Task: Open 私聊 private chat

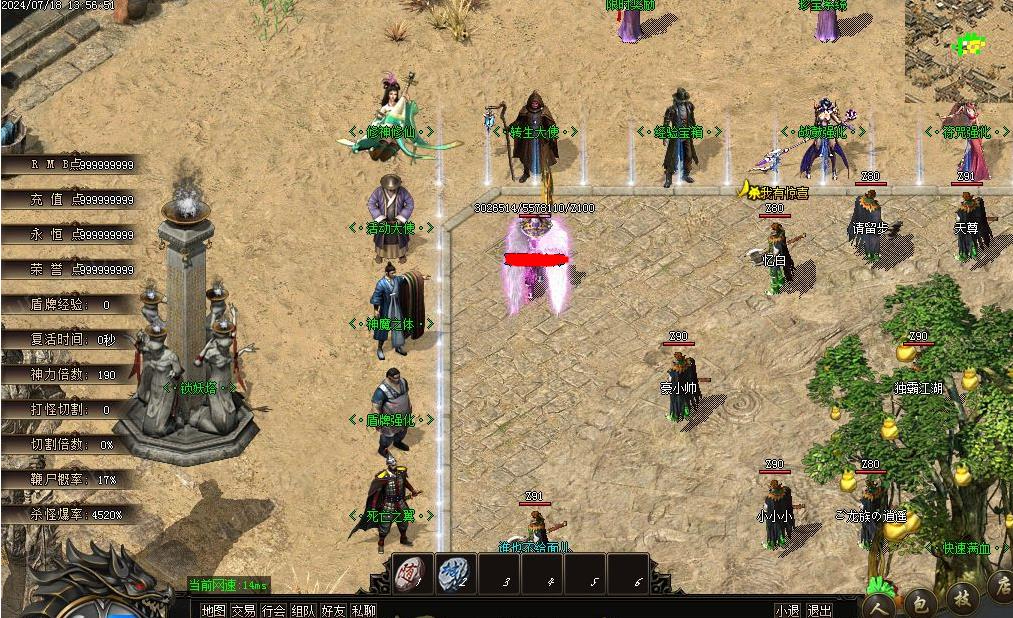Action: pyautogui.click(x=364, y=610)
